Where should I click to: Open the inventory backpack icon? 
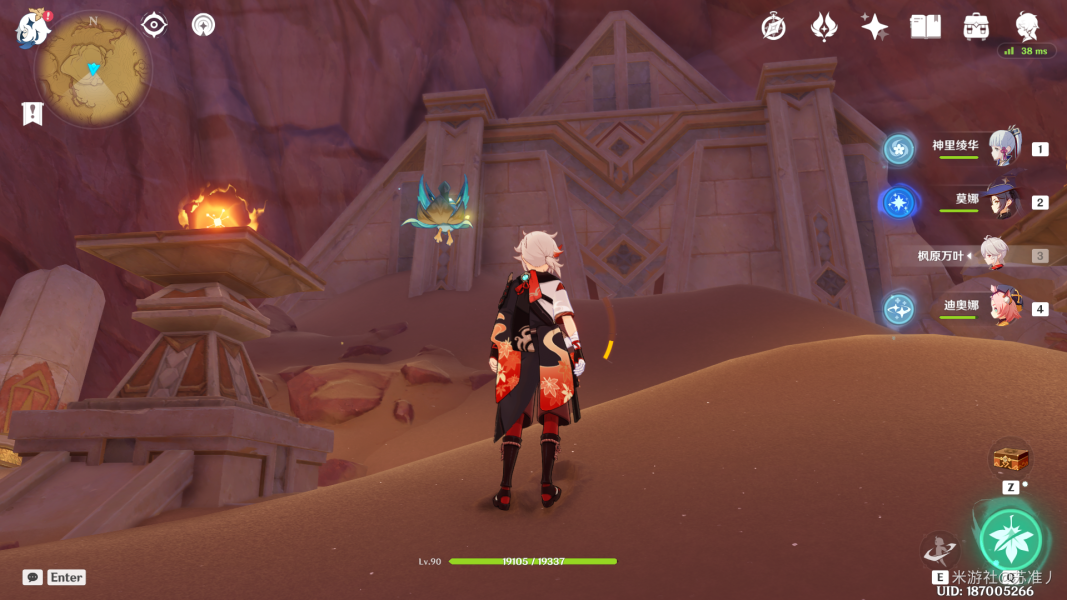(x=976, y=27)
